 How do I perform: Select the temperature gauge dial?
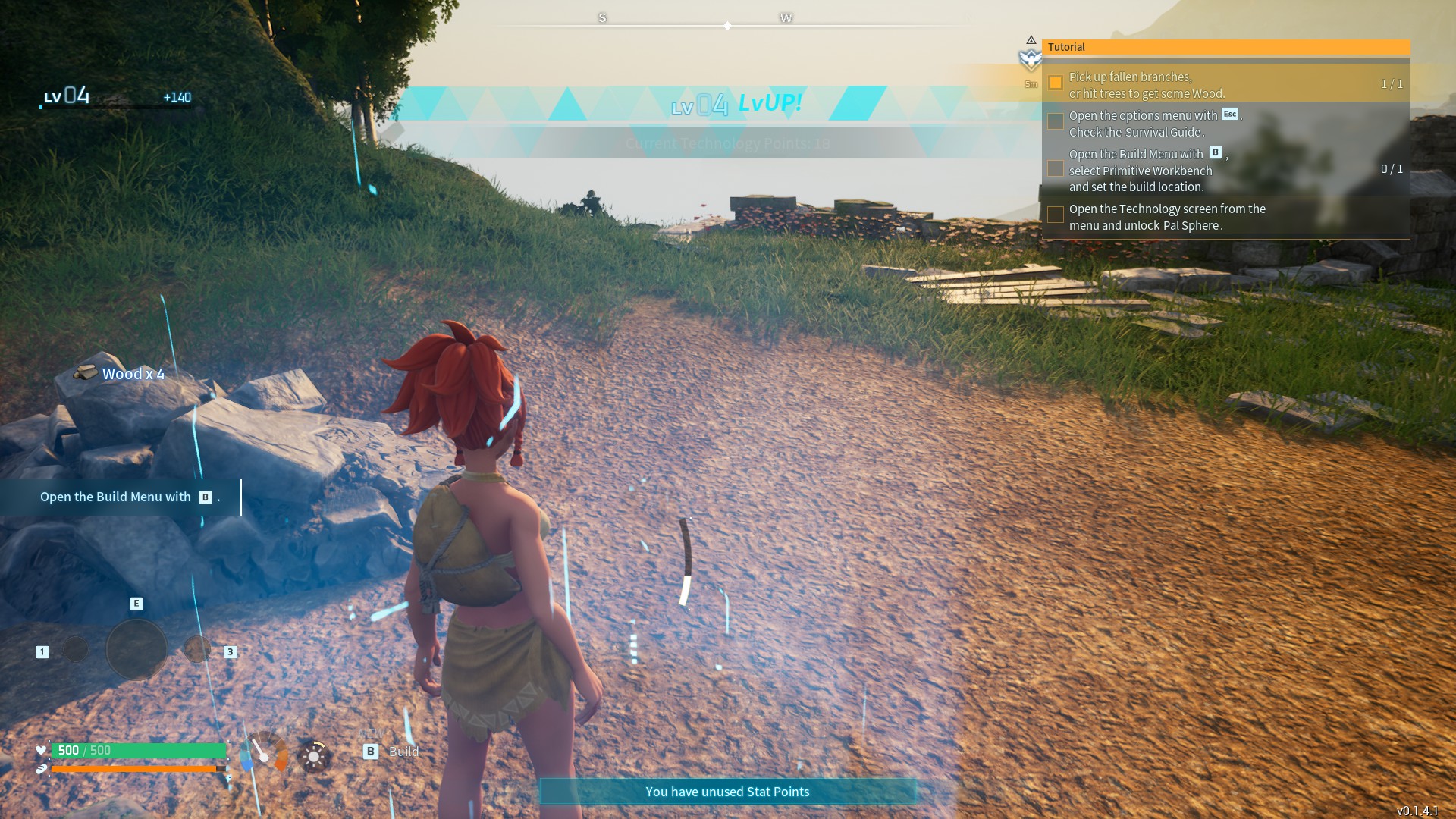[264, 752]
